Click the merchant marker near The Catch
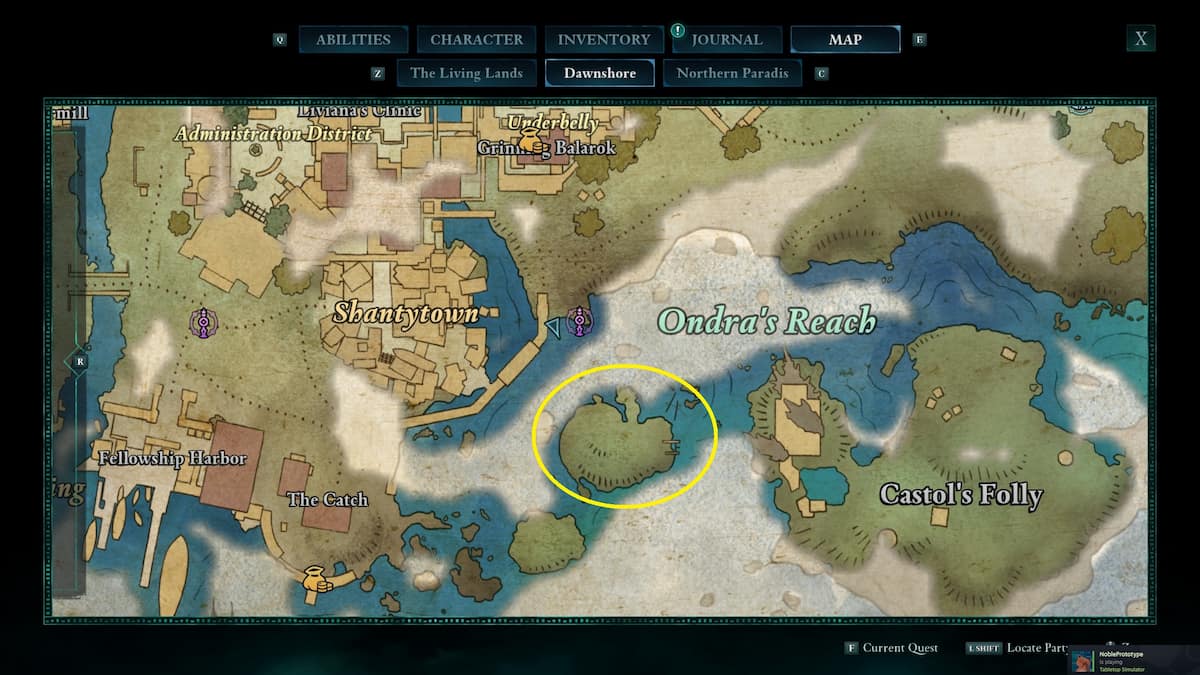This screenshot has width=1200, height=675. (x=316, y=579)
